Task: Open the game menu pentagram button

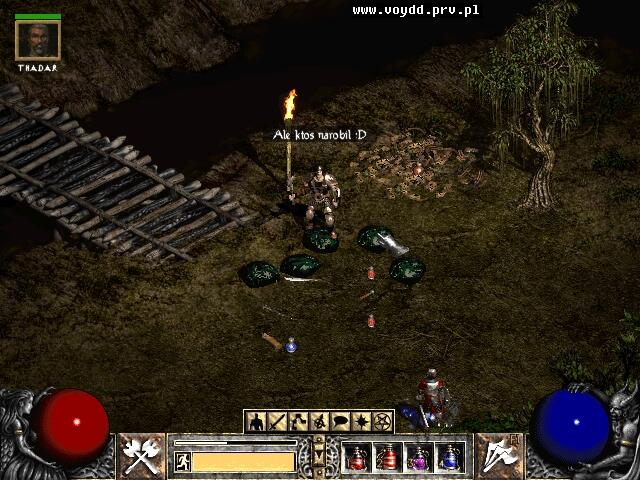Action: pos(382,421)
